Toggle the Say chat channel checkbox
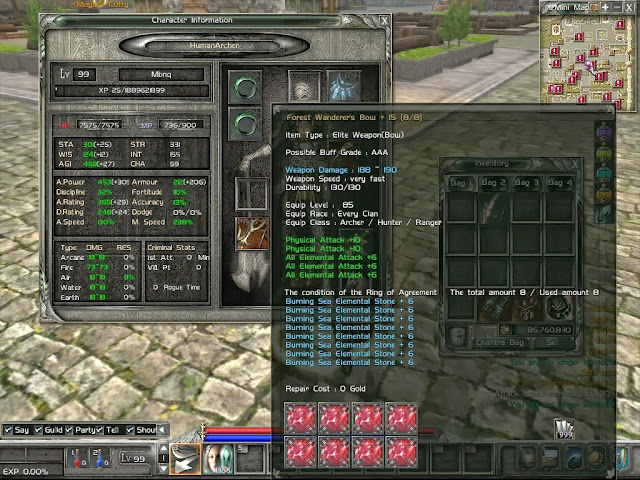Image resolution: width=640 pixels, height=480 pixels. (x=9, y=430)
